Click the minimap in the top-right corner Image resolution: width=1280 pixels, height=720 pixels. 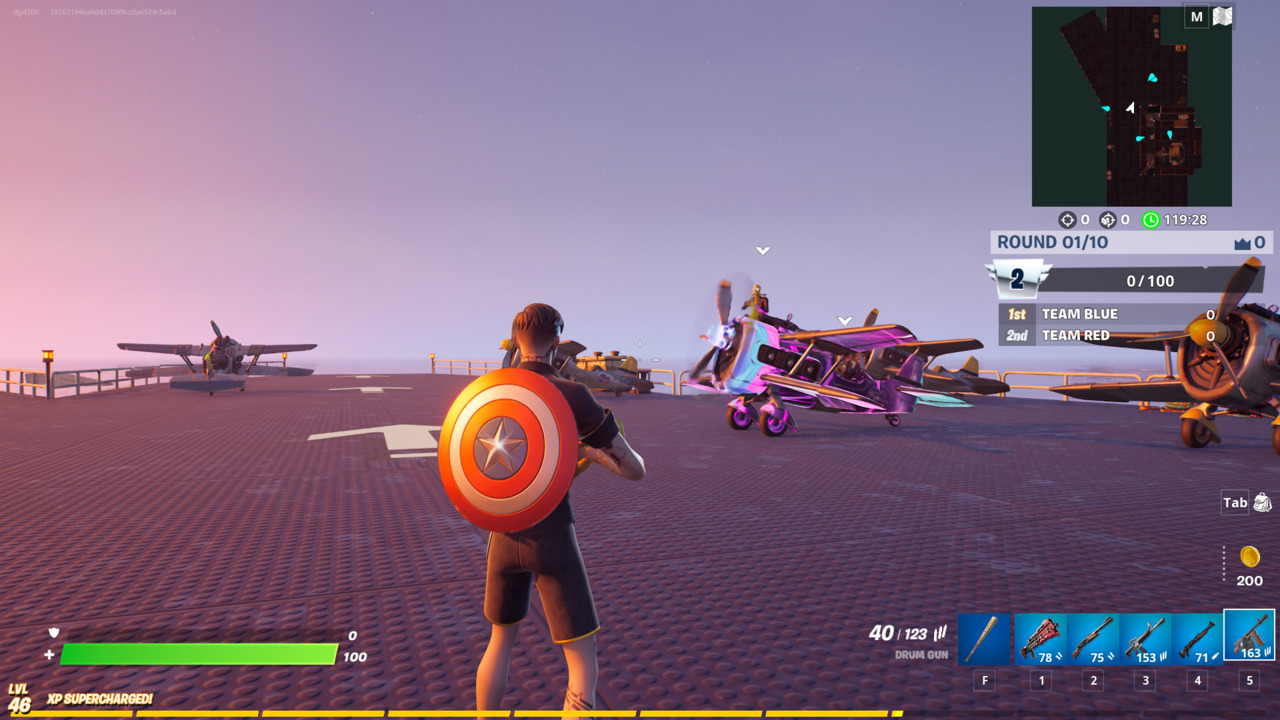1130,105
